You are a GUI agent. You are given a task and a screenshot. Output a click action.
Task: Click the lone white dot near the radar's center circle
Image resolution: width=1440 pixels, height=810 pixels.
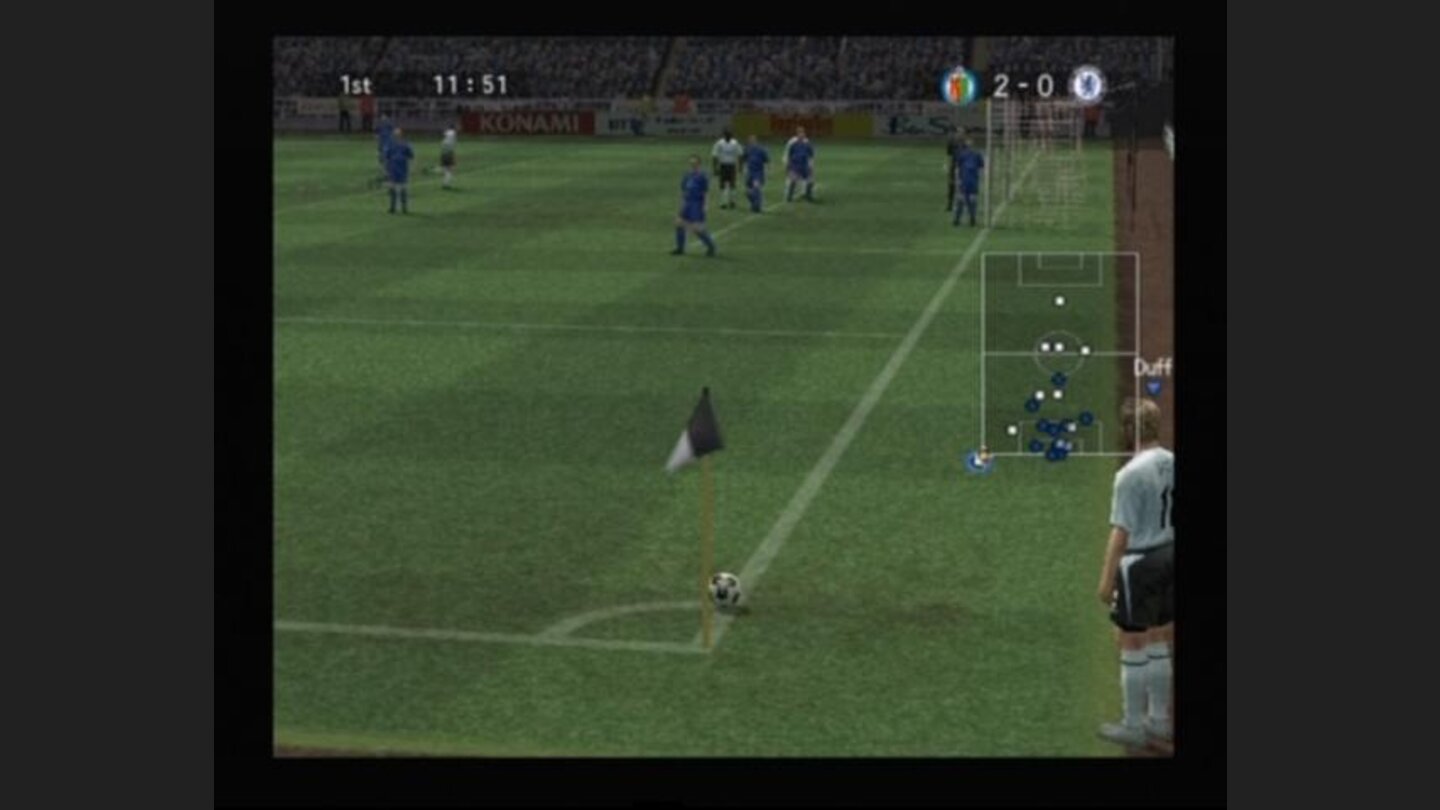(1085, 350)
